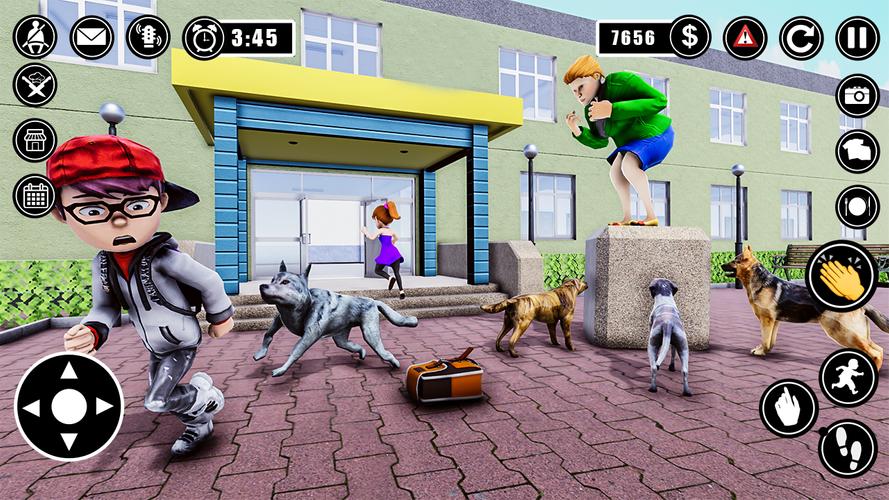Tap the running figure sprint button

point(848,377)
